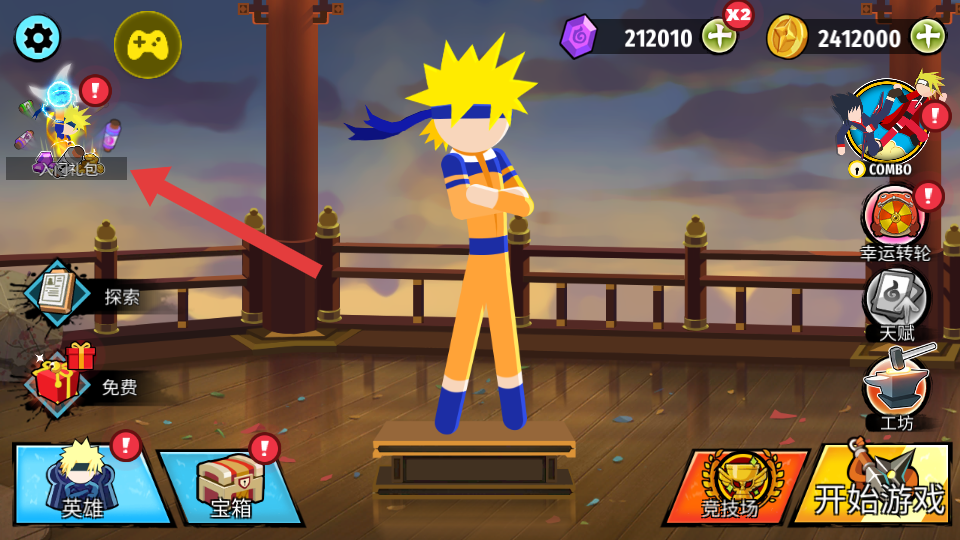The image size is (960, 540).
Task: Open the 工坊 workshop anvil
Action: 897,388
